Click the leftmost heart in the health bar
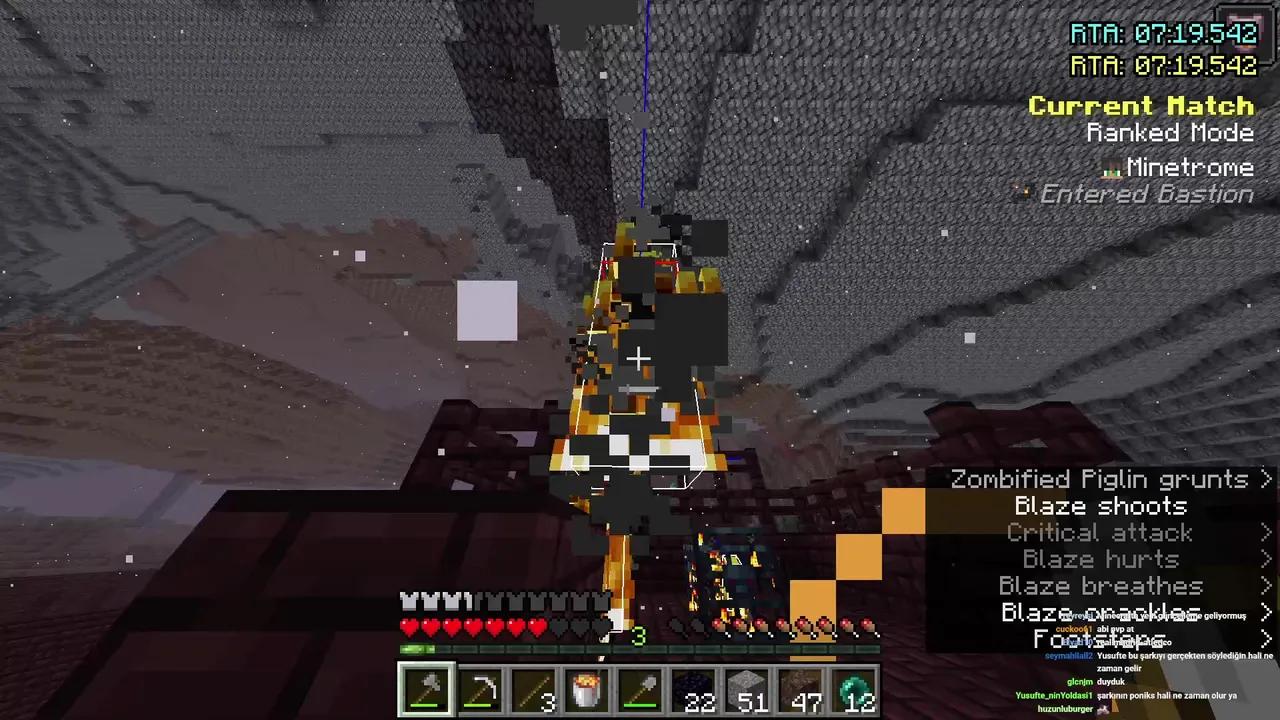This screenshot has width=1280, height=720. [408, 626]
